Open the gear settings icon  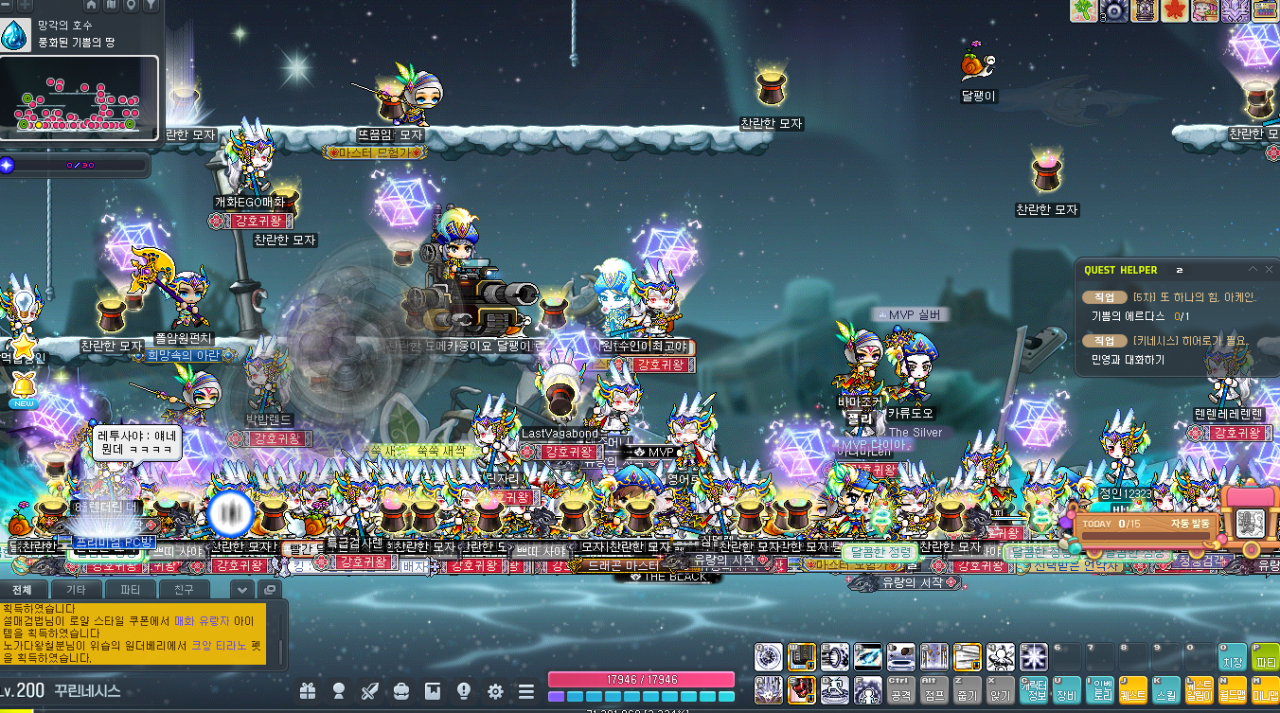click(495, 691)
